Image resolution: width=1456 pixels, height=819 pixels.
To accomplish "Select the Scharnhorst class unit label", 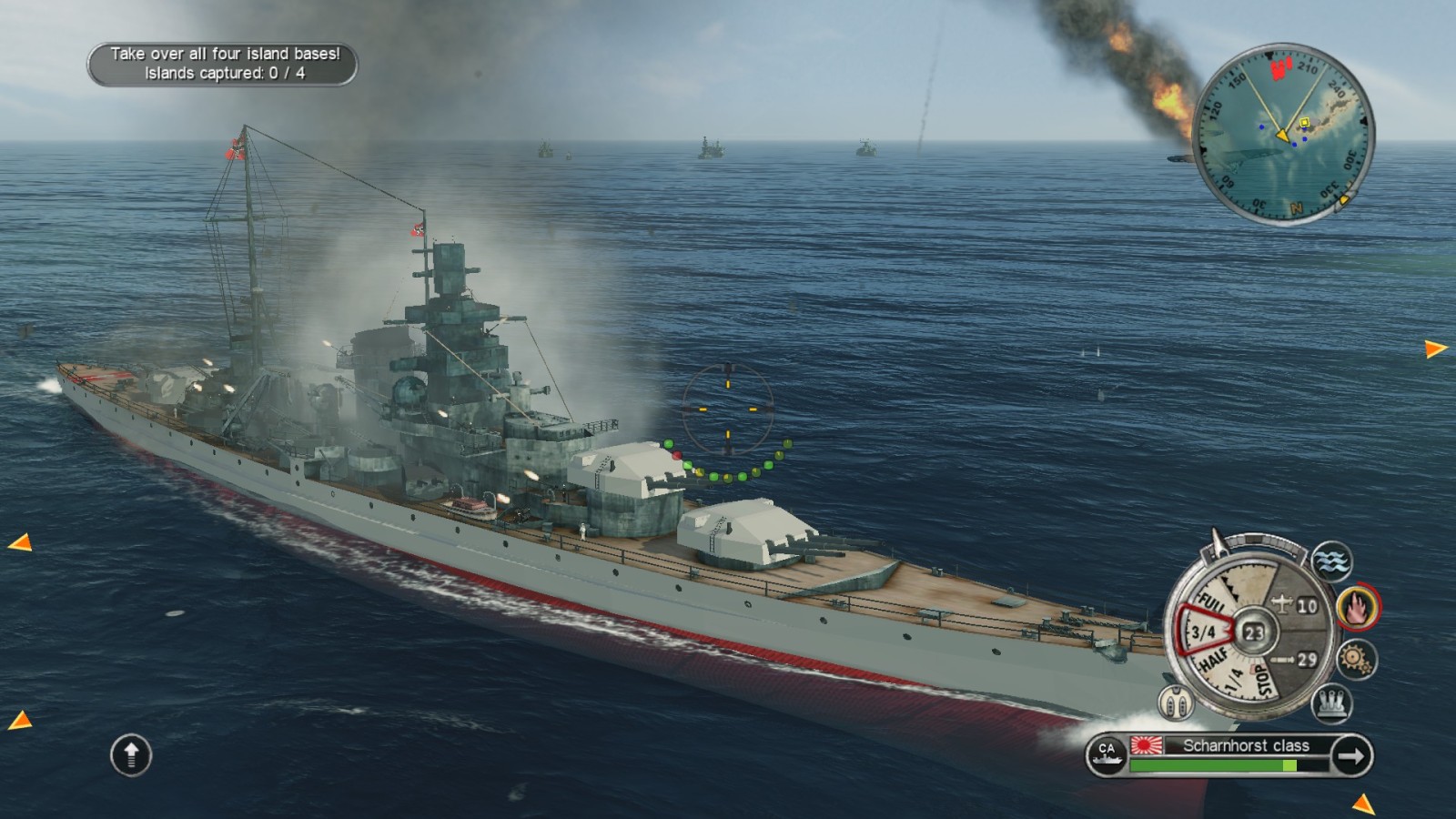I will pos(1245,745).
